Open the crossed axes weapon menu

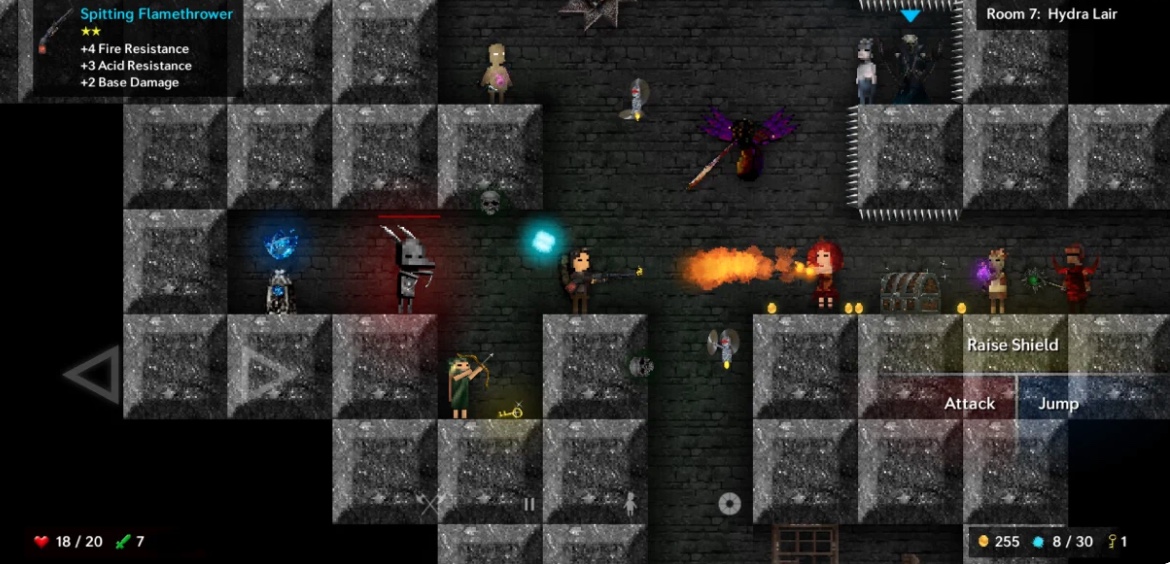pos(430,505)
